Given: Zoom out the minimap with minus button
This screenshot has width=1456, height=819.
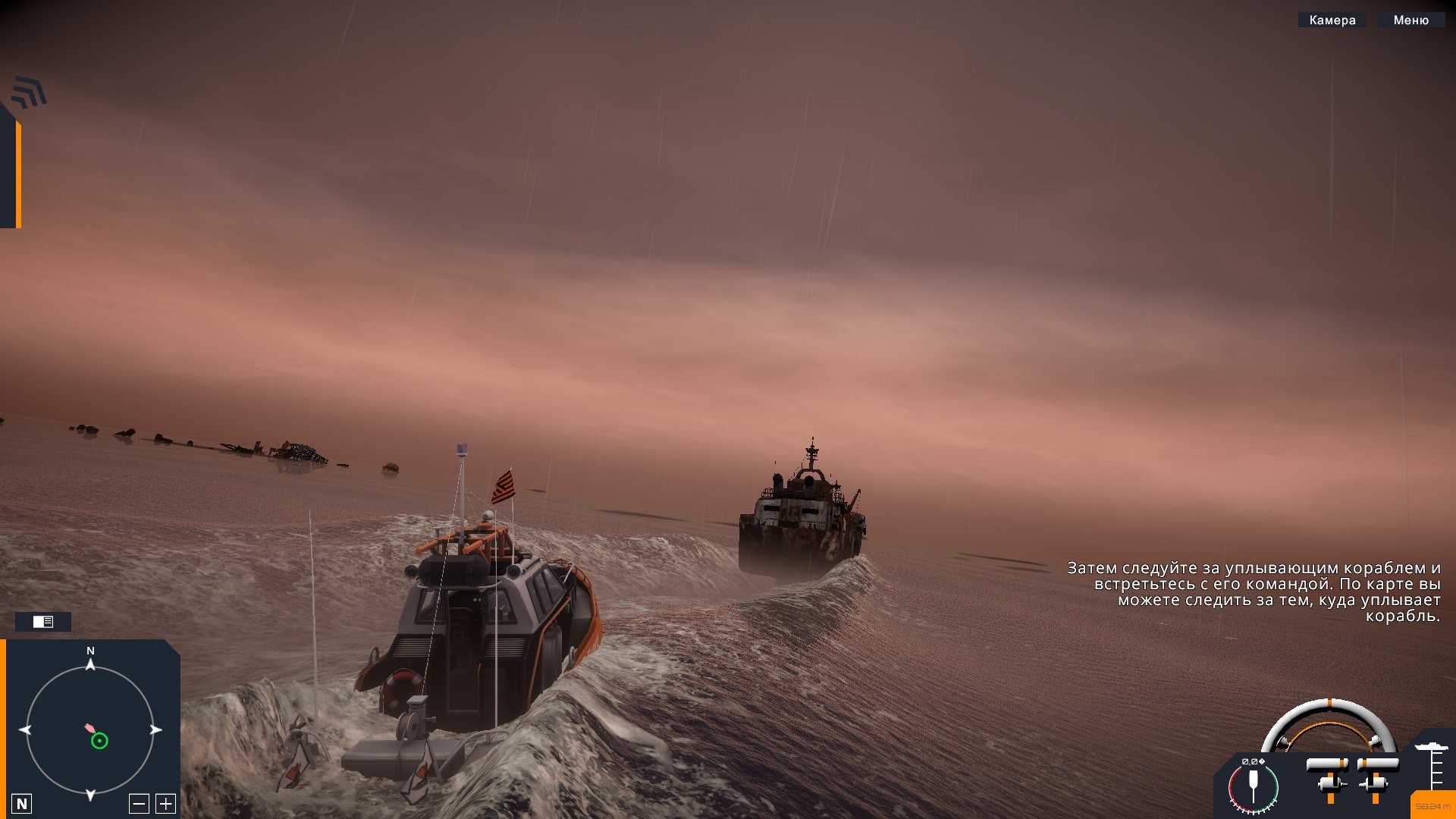Looking at the screenshot, I should click(139, 804).
